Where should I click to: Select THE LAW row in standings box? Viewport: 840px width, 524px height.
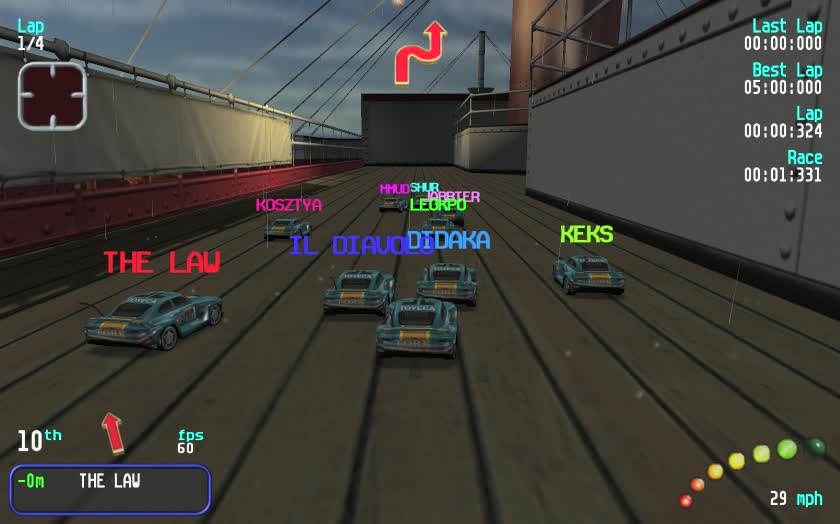pyautogui.click(x=110, y=481)
